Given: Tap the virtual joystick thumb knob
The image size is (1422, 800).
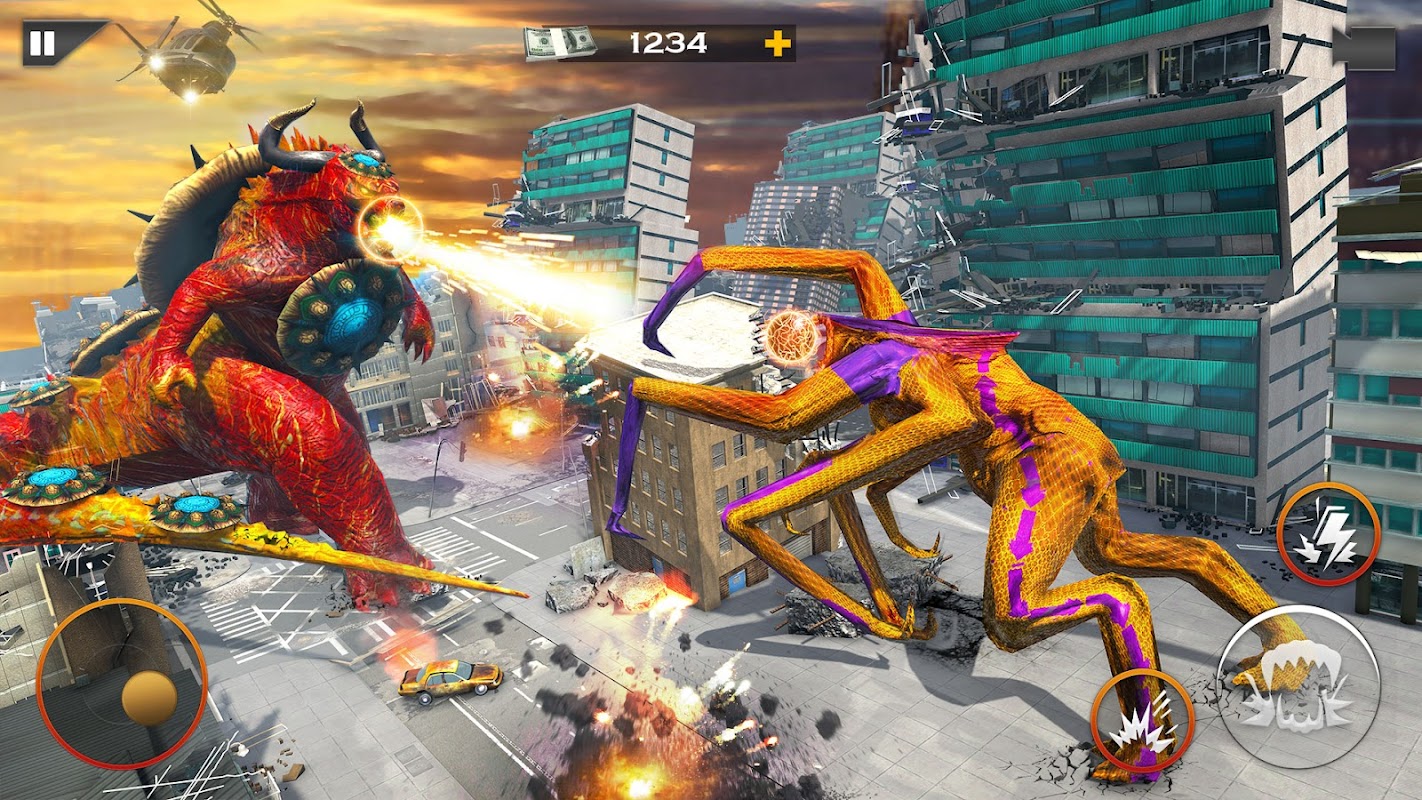Looking at the screenshot, I should click(150, 697).
